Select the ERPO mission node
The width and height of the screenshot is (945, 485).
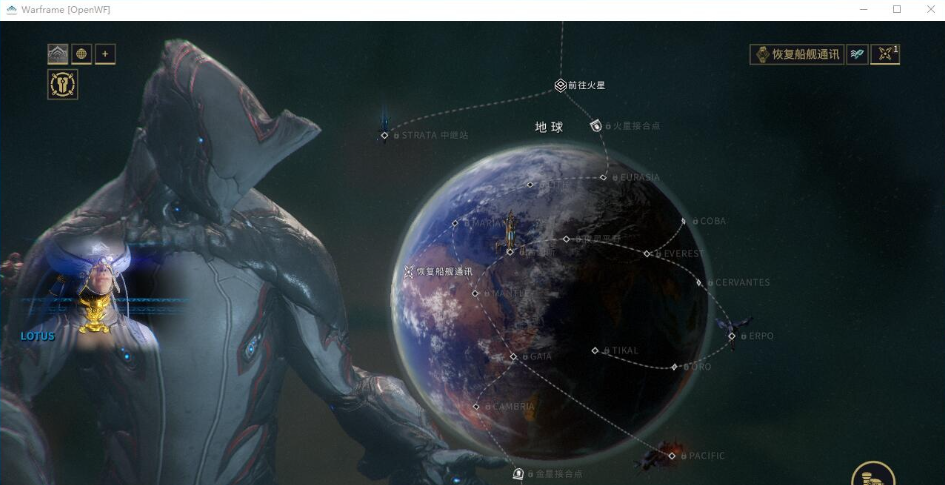(x=733, y=336)
